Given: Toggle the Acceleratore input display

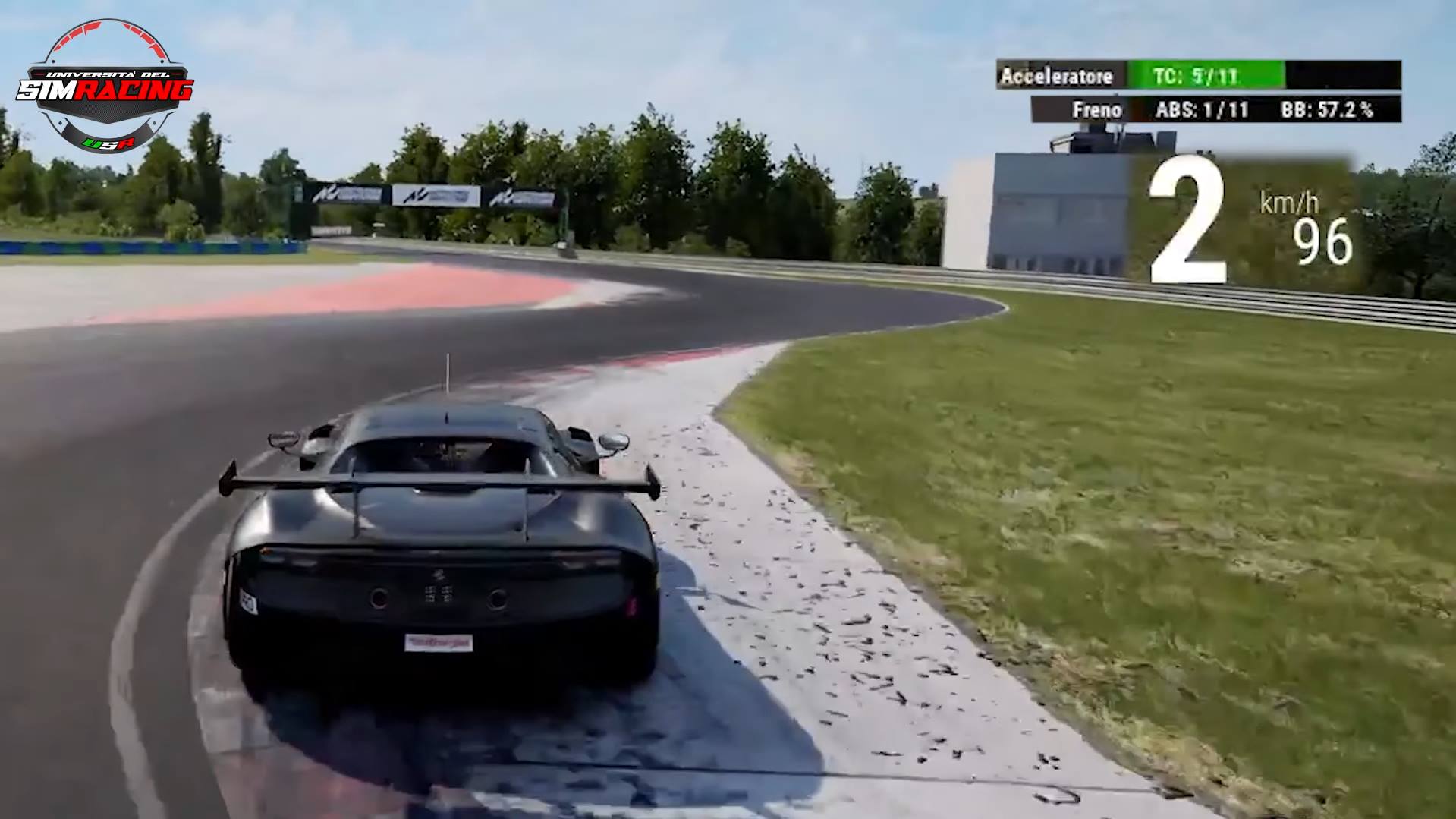Looking at the screenshot, I should pyautogui.click(x=1057, y=76).
